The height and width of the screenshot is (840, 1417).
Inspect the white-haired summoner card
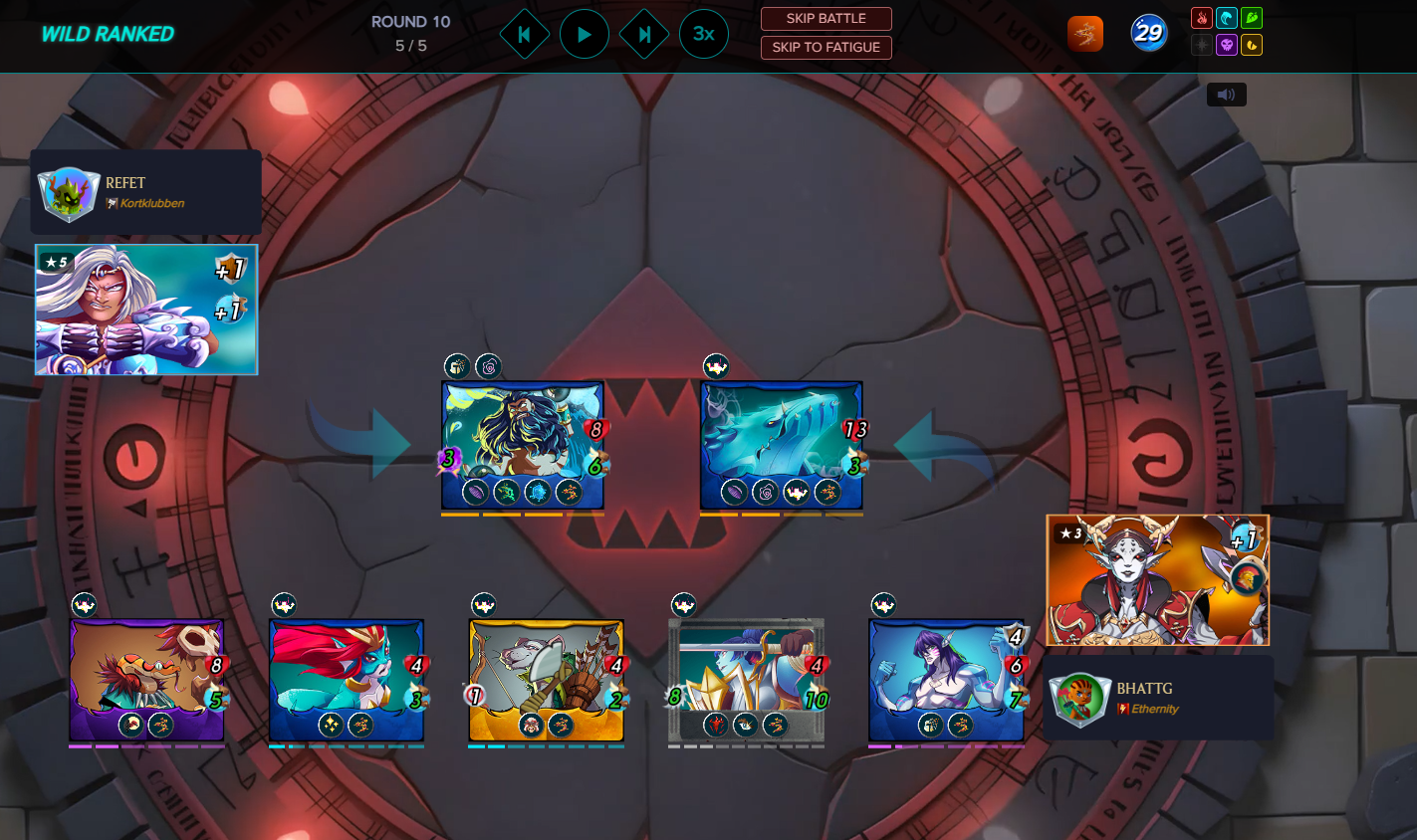(146, 310)
